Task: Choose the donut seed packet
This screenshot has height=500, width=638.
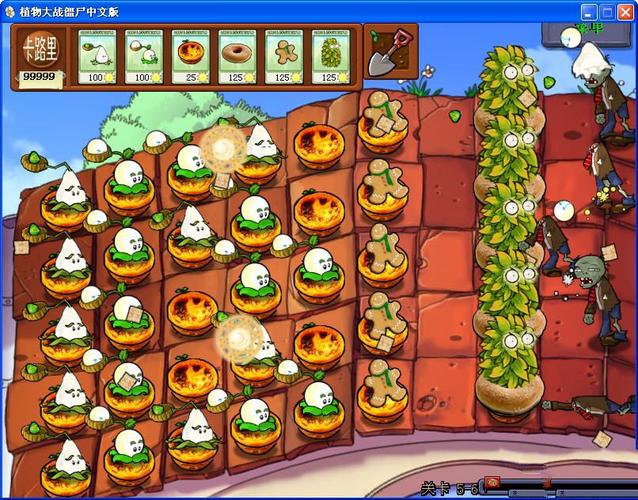Action: (237, 57)
